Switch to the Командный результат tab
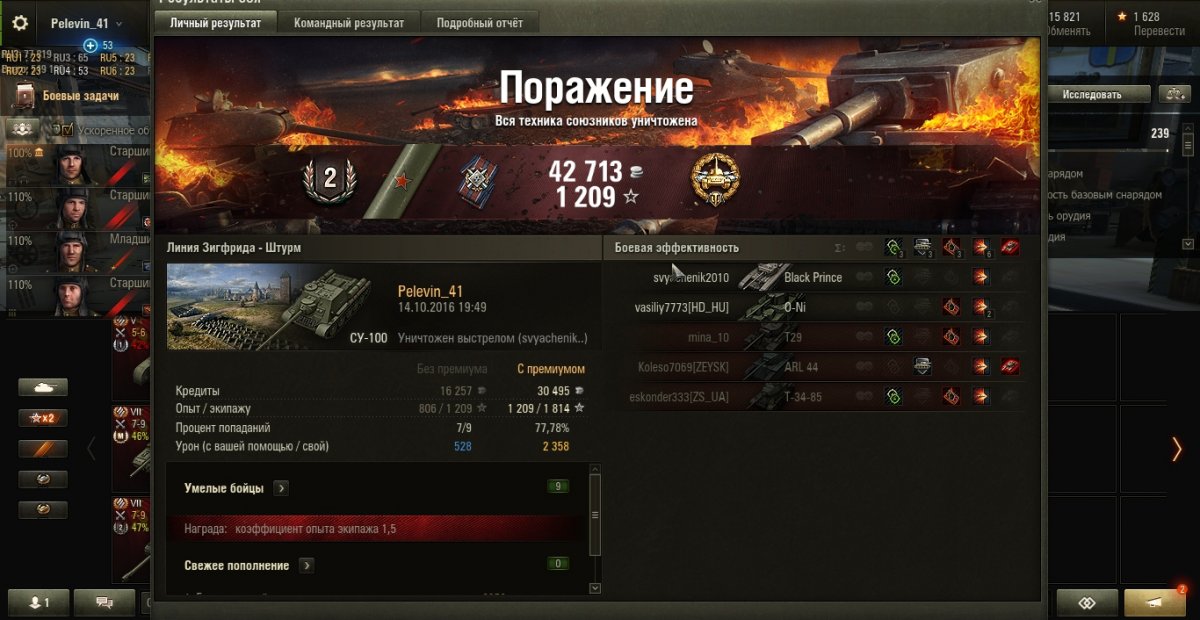Viewport: 1200px width, 620px height. (349, 22)
